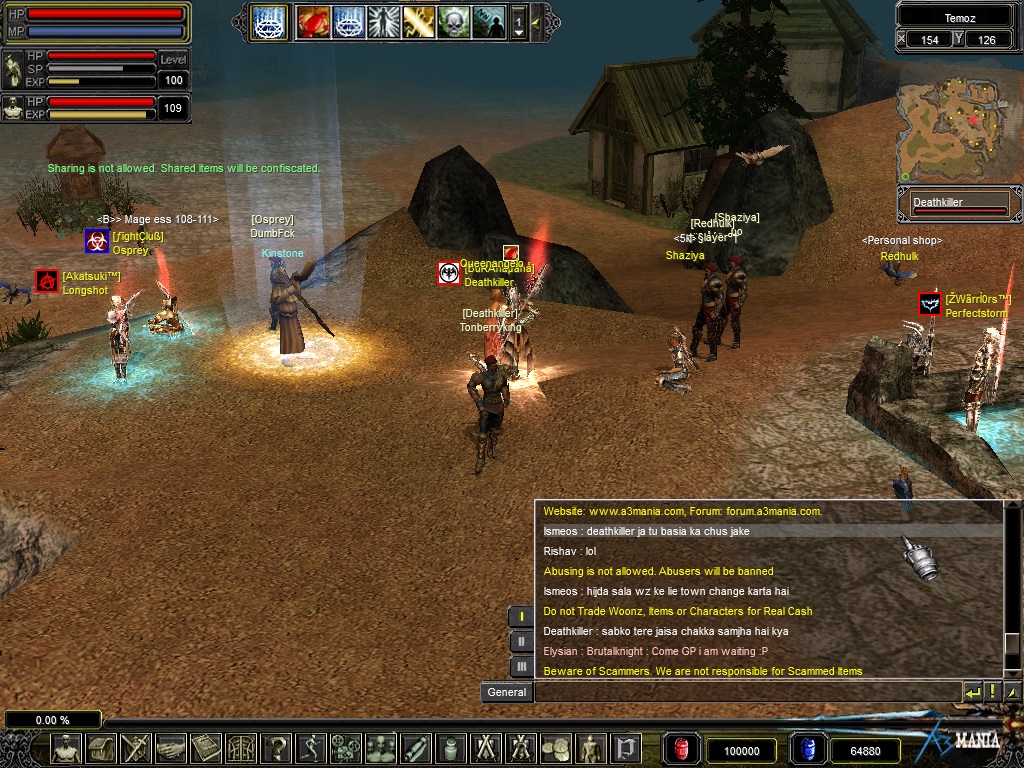The height and width of the screenshot is (768, 1024).
Task: Type in the chat input field
Action: [746, 692]
